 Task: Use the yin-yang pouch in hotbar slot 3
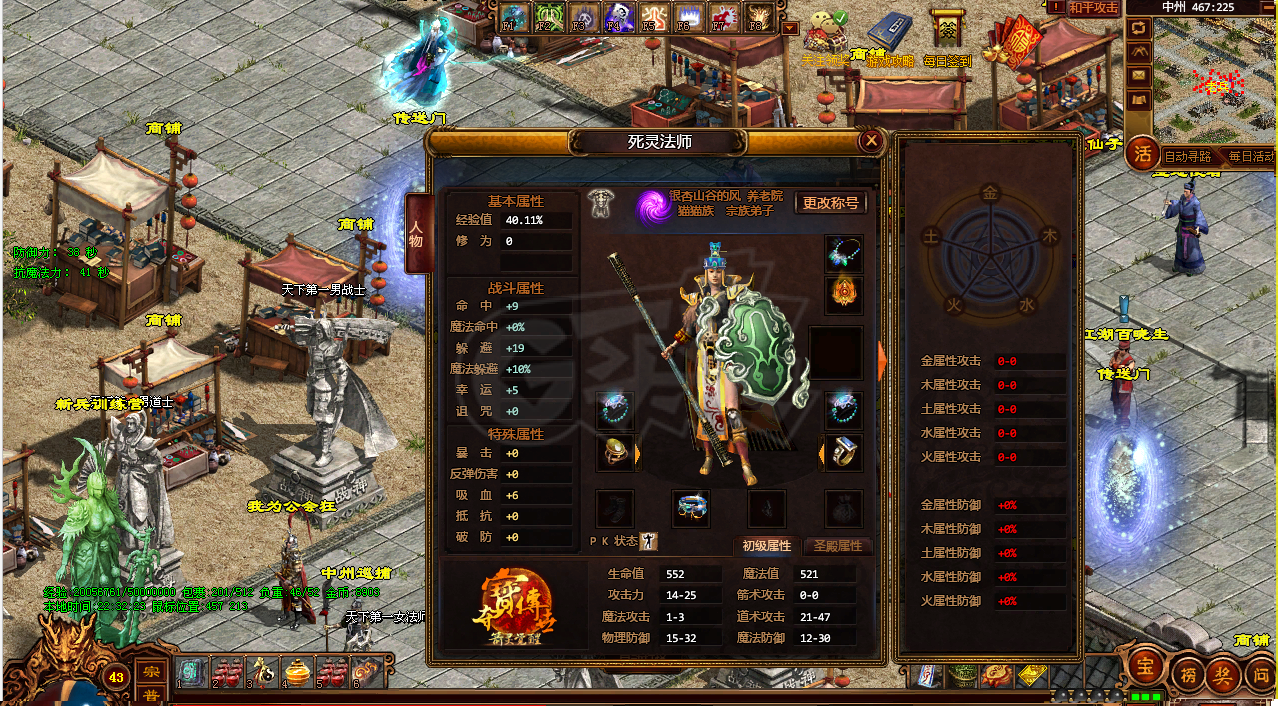(x=262, y=672)
